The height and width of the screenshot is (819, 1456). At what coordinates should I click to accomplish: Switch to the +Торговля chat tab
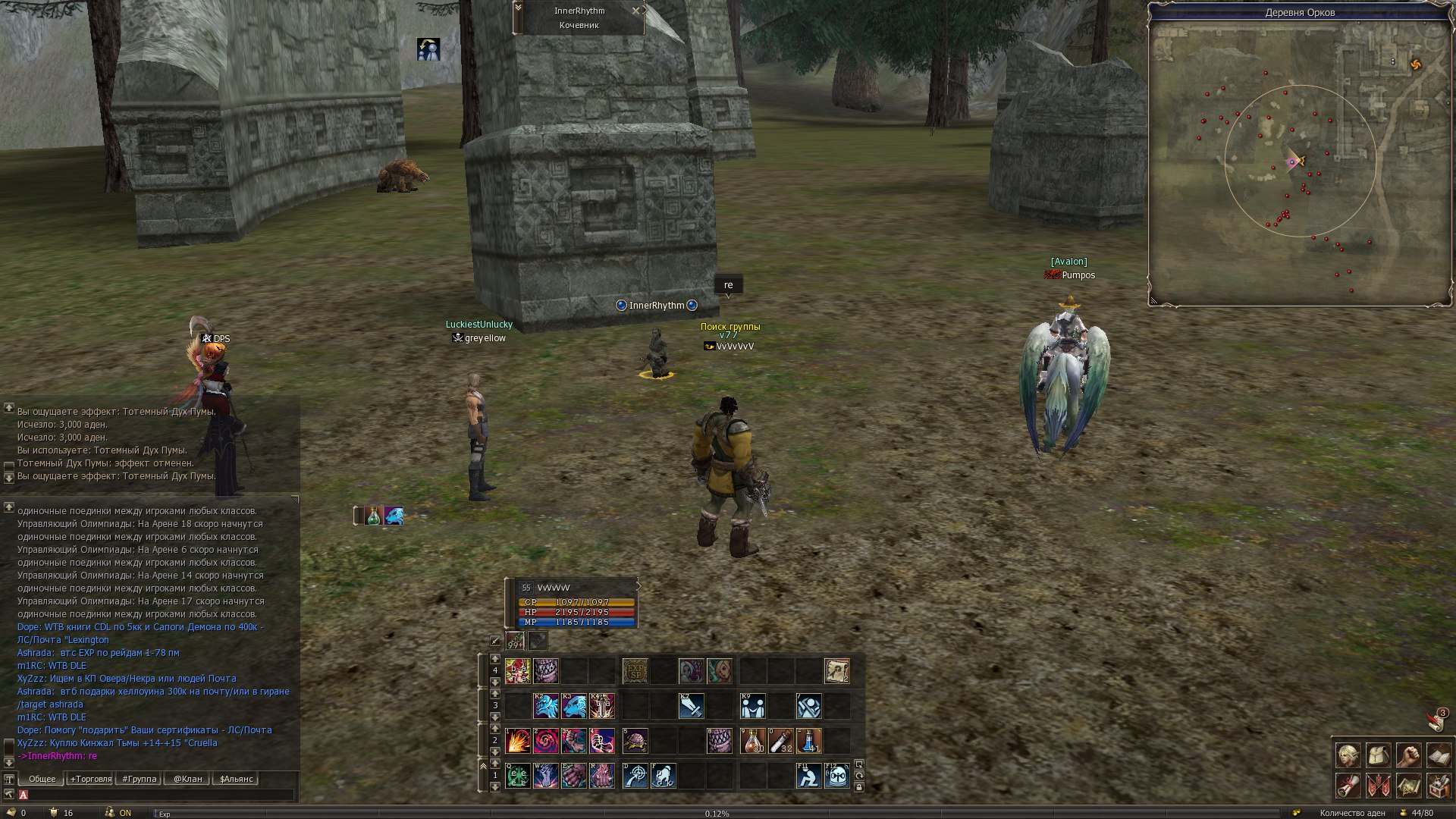pos(90,779)
